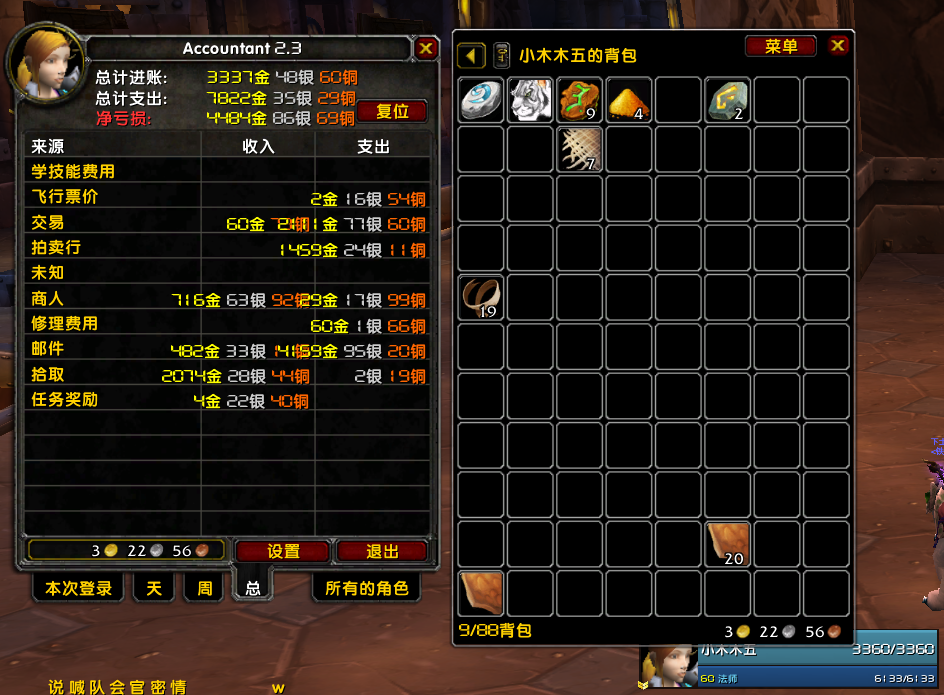Pick the green-veined ore stack of 9
This screenshot has width=944, height=695.
point(580,100)
